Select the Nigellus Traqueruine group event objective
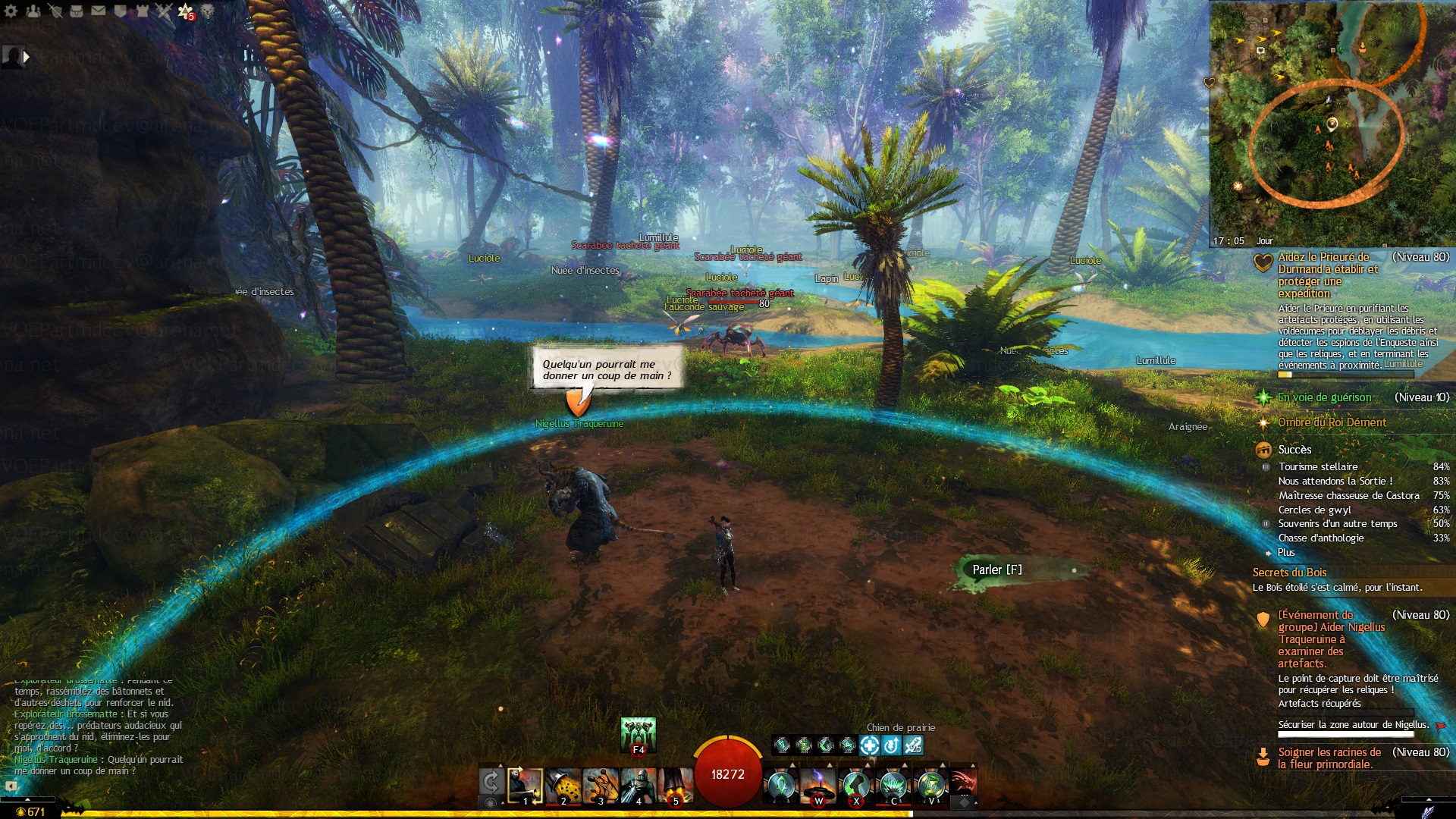Screen dimensions: 1456x819 1331,639
